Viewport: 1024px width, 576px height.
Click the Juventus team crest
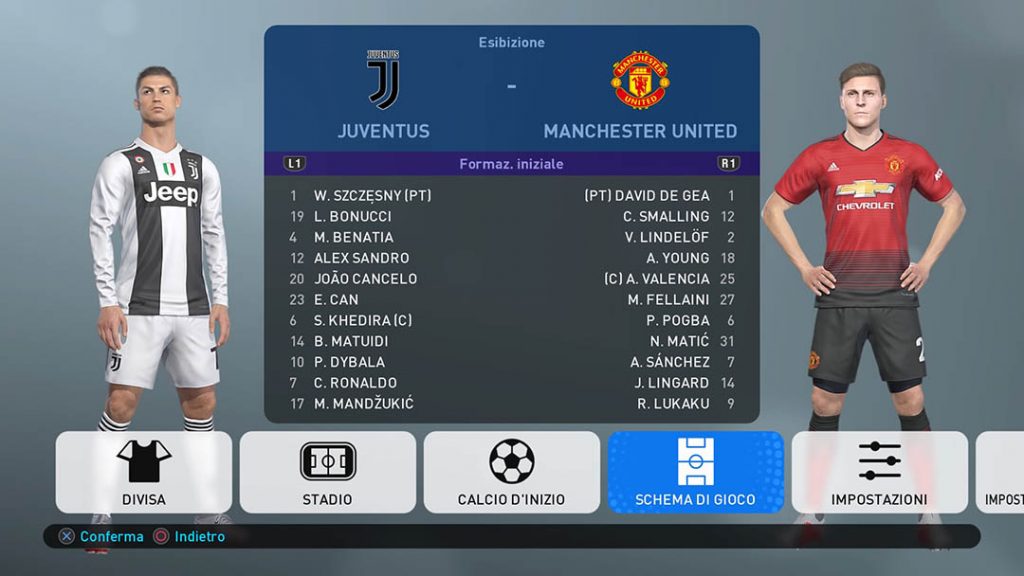pos(383,81)
